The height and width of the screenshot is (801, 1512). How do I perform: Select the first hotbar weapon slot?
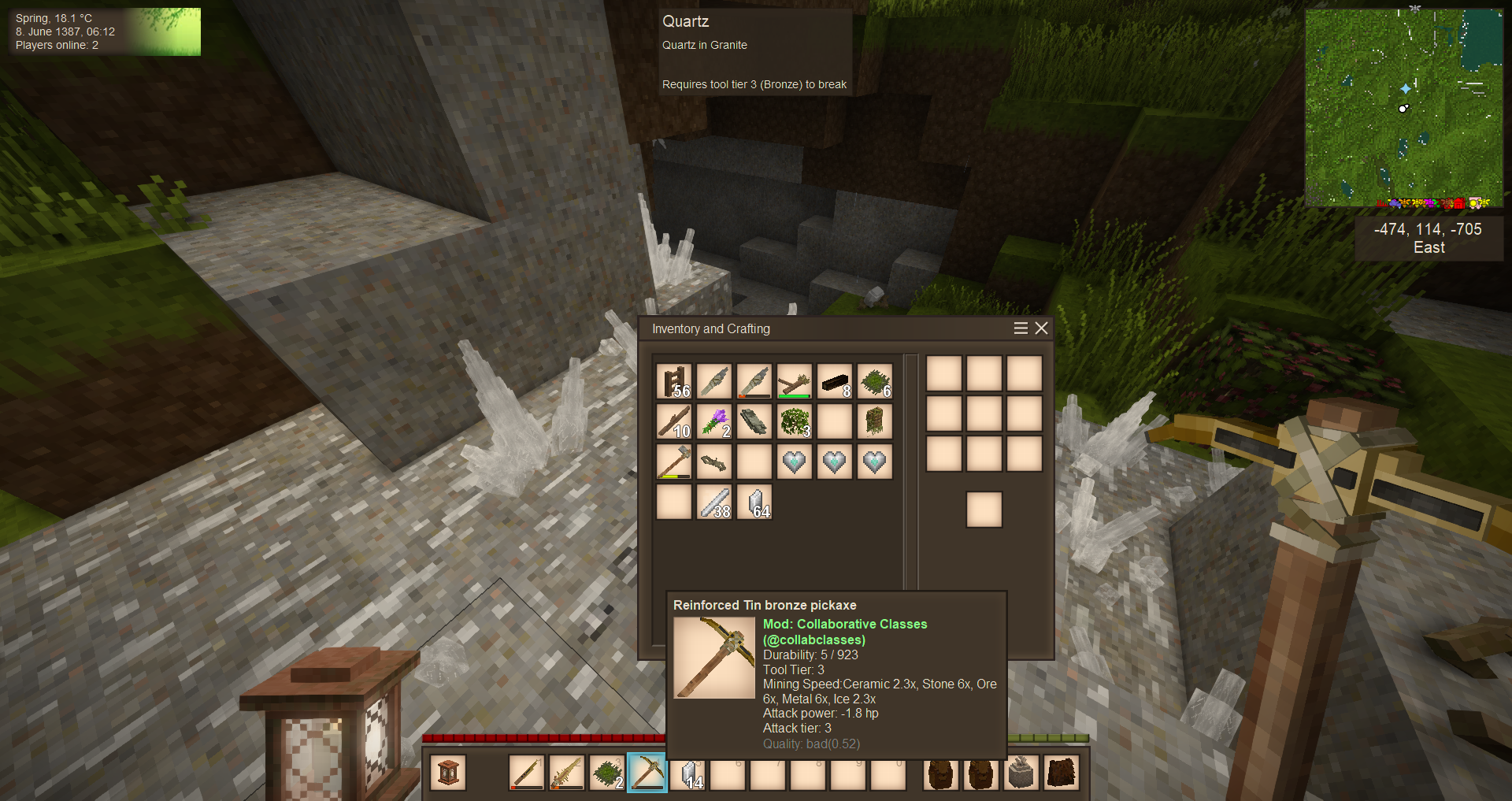click(527, 773)
